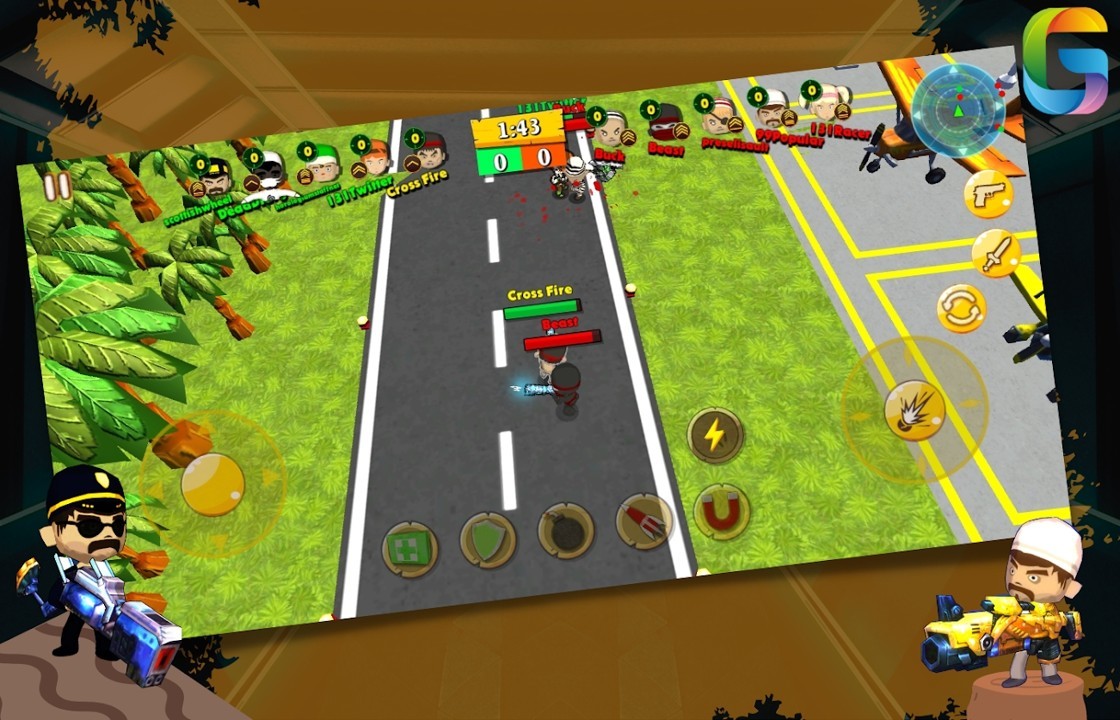
Task: Tap the yellow movement joystick knob
Action: click(212, 484)
